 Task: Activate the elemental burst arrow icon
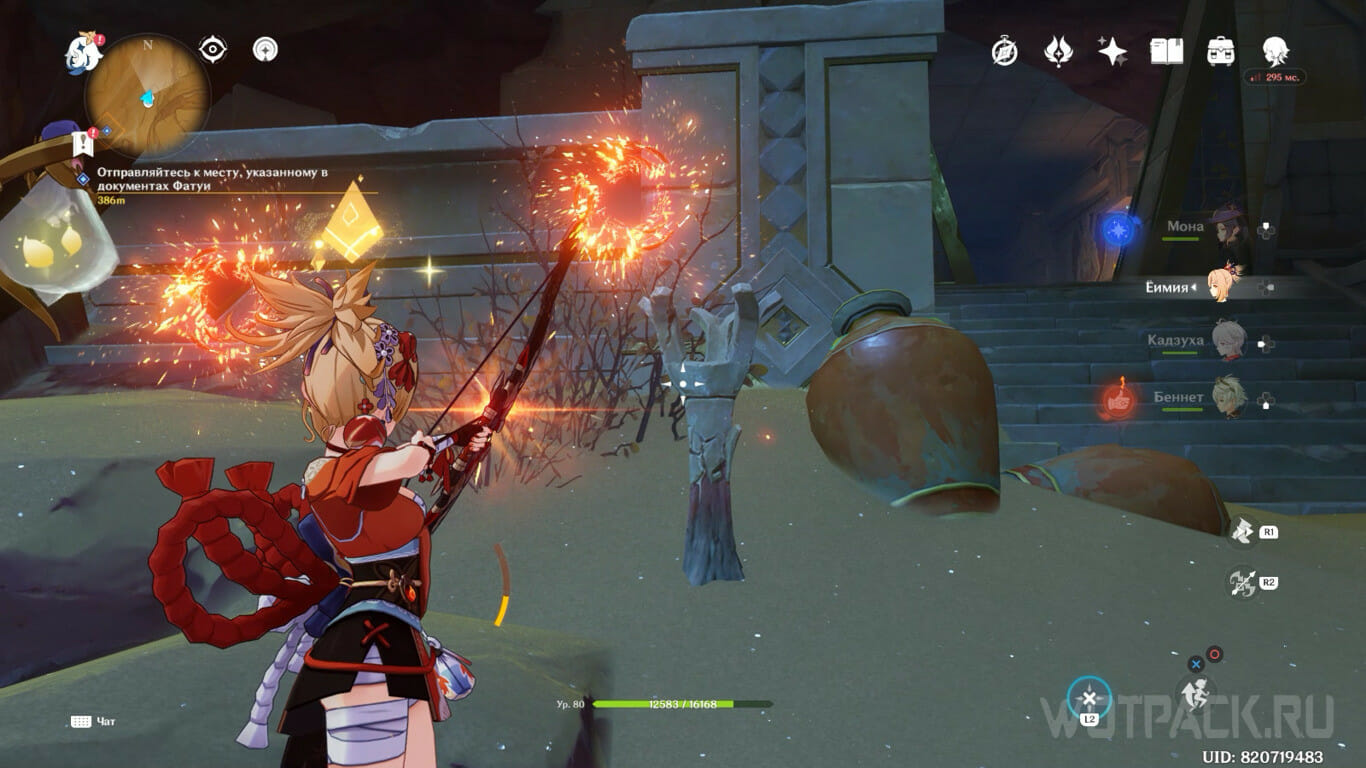pos(1243,582)
